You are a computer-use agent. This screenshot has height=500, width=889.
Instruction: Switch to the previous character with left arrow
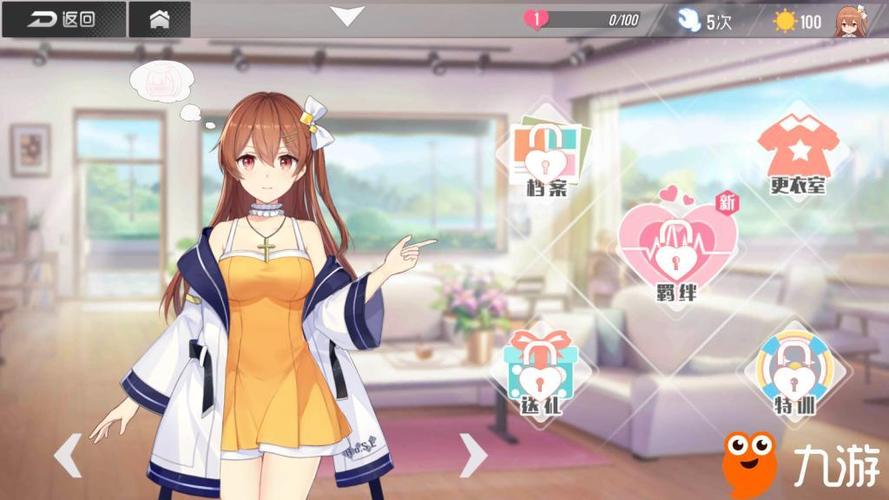pos(67,455)
